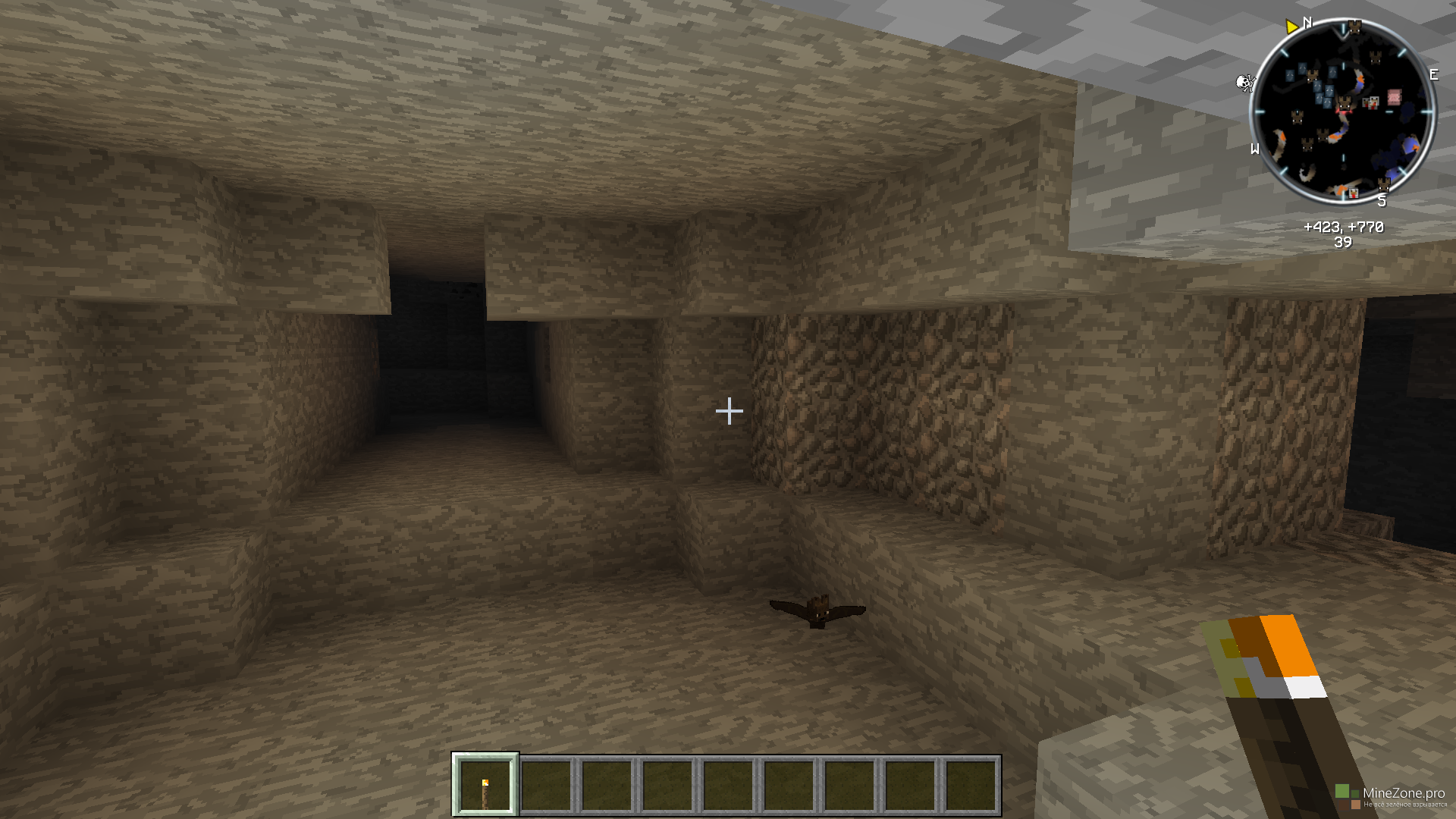1456x819 pixels.
Task: Select the torch hotbar slot
Action: click(485, 785)
